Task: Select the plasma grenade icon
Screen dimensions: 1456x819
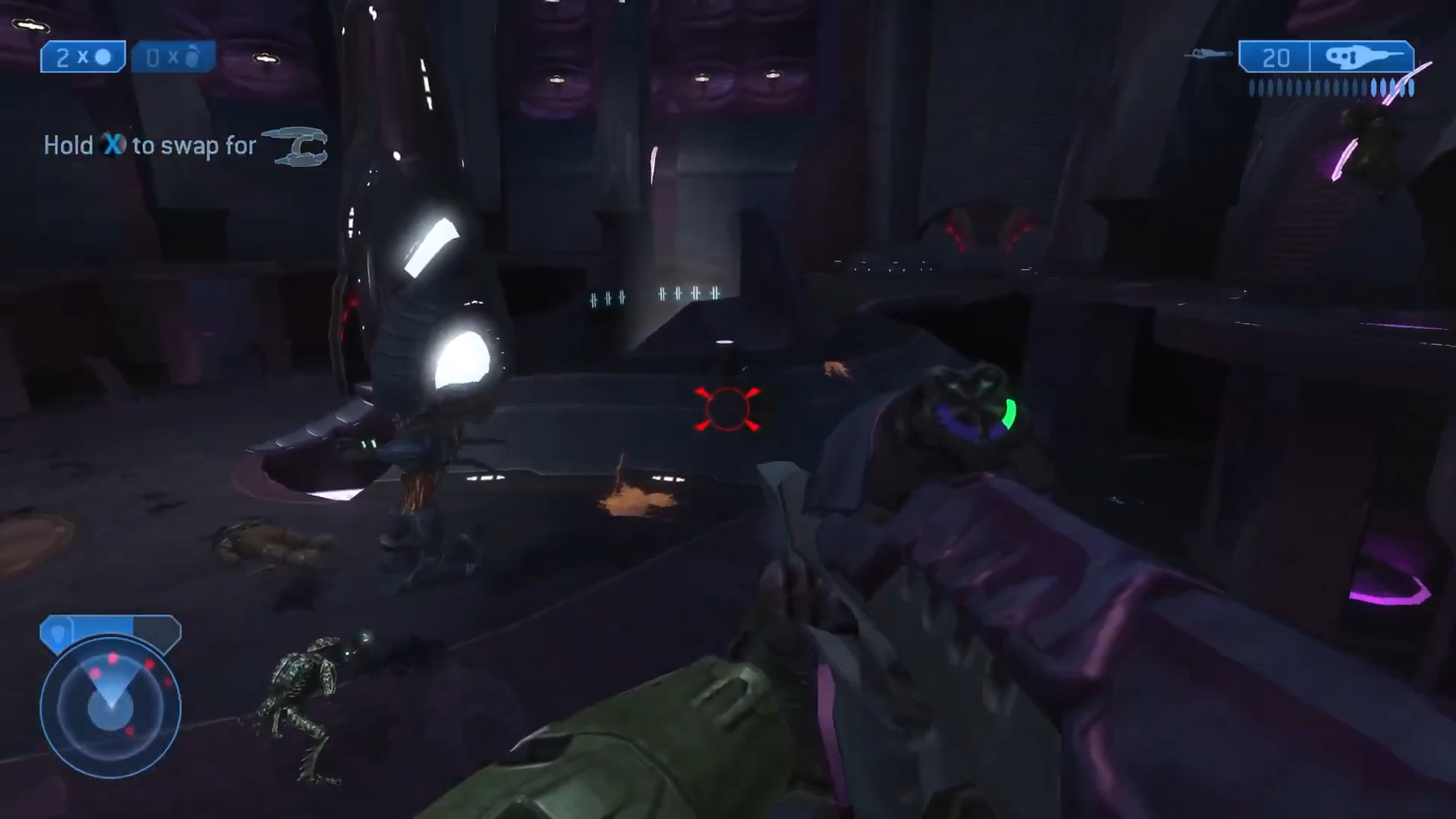Action: click(x=194, y=56)
